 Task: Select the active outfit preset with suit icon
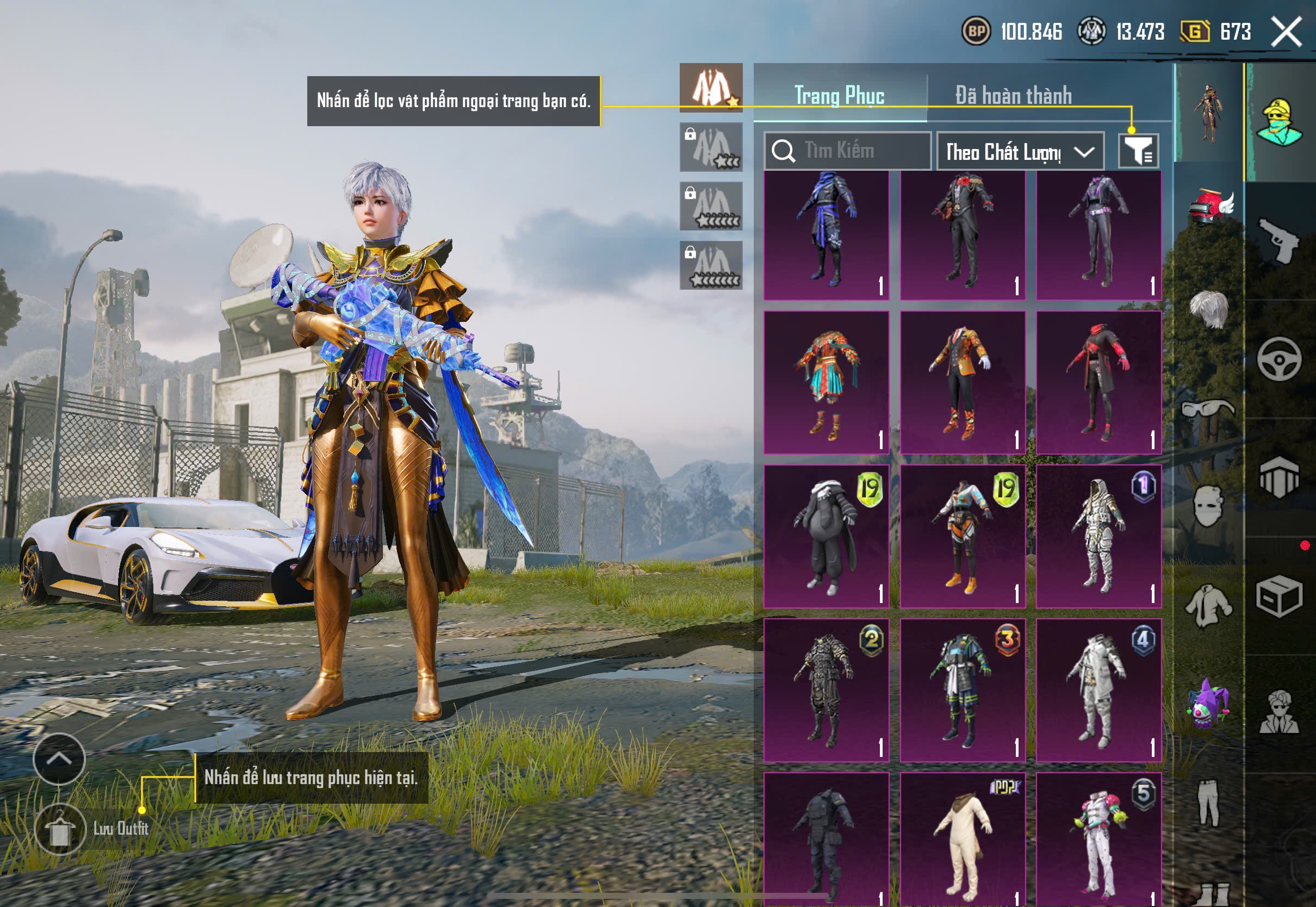click(710, 88)
